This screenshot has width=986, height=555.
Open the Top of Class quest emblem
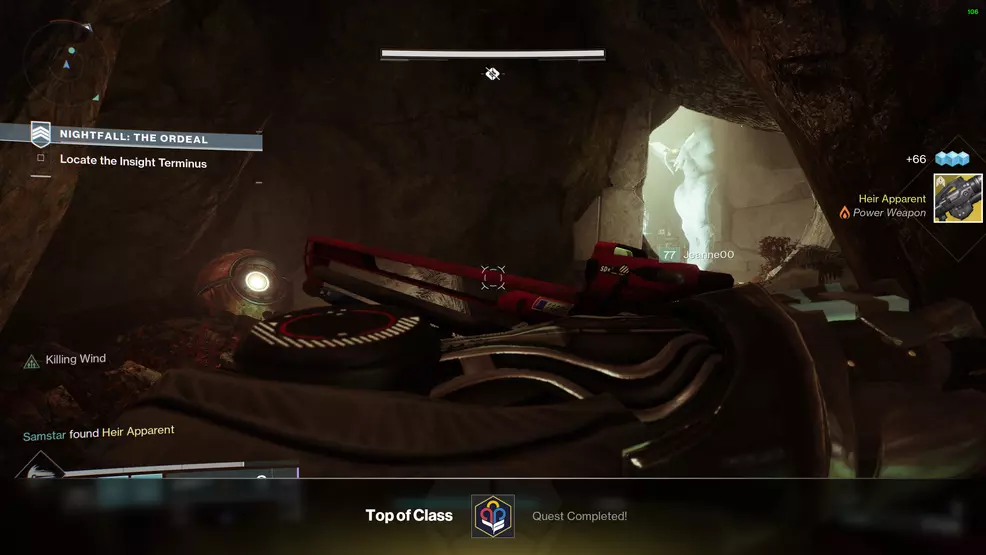[493, 516]
